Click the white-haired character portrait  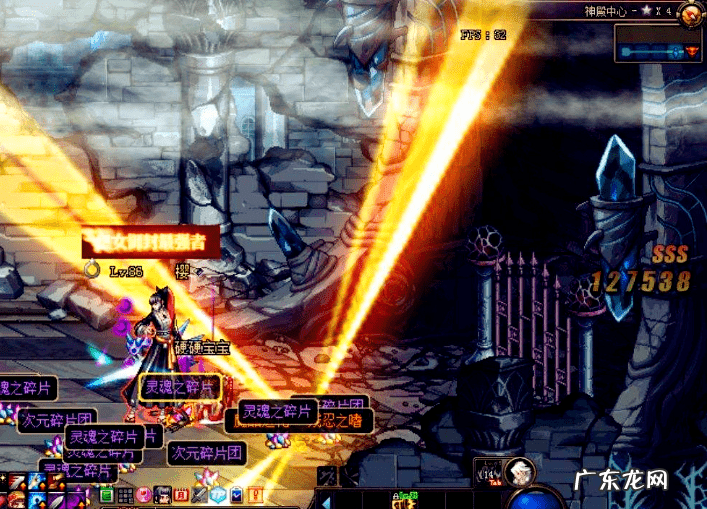tap(519, 471)
